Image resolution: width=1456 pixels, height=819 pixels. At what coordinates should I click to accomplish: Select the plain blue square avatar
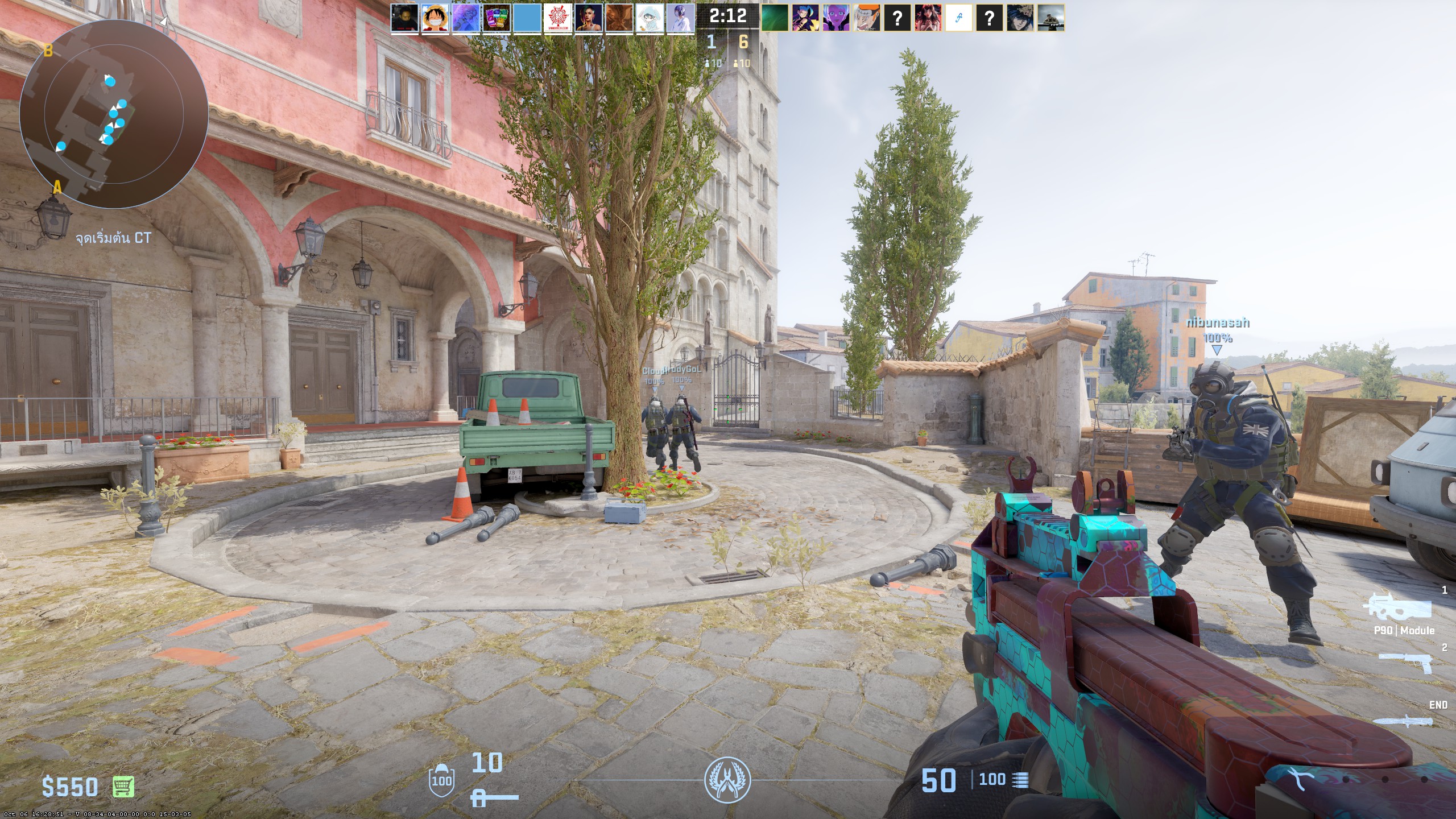[527, 18]
